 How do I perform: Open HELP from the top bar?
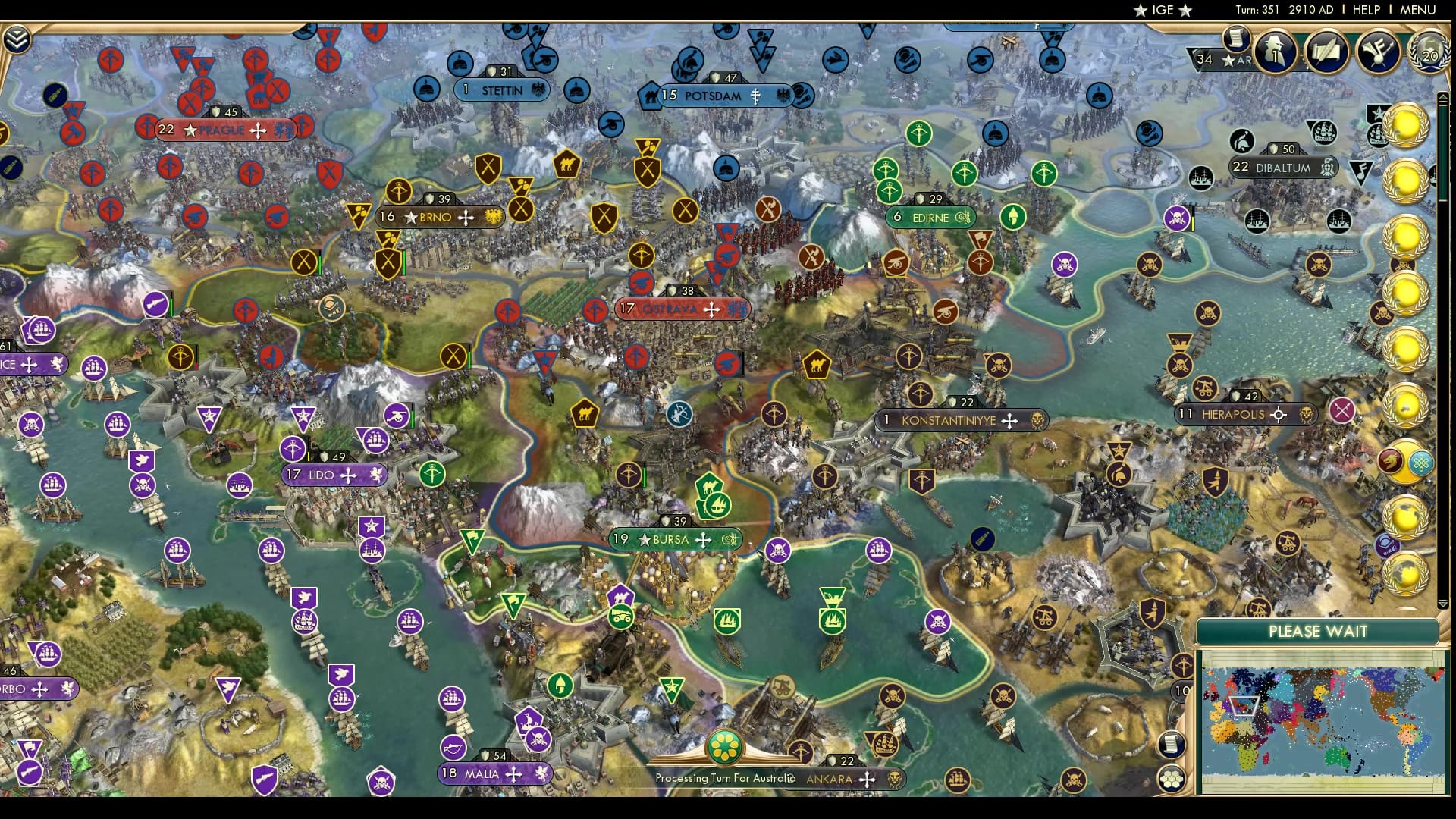[1365, 10]
